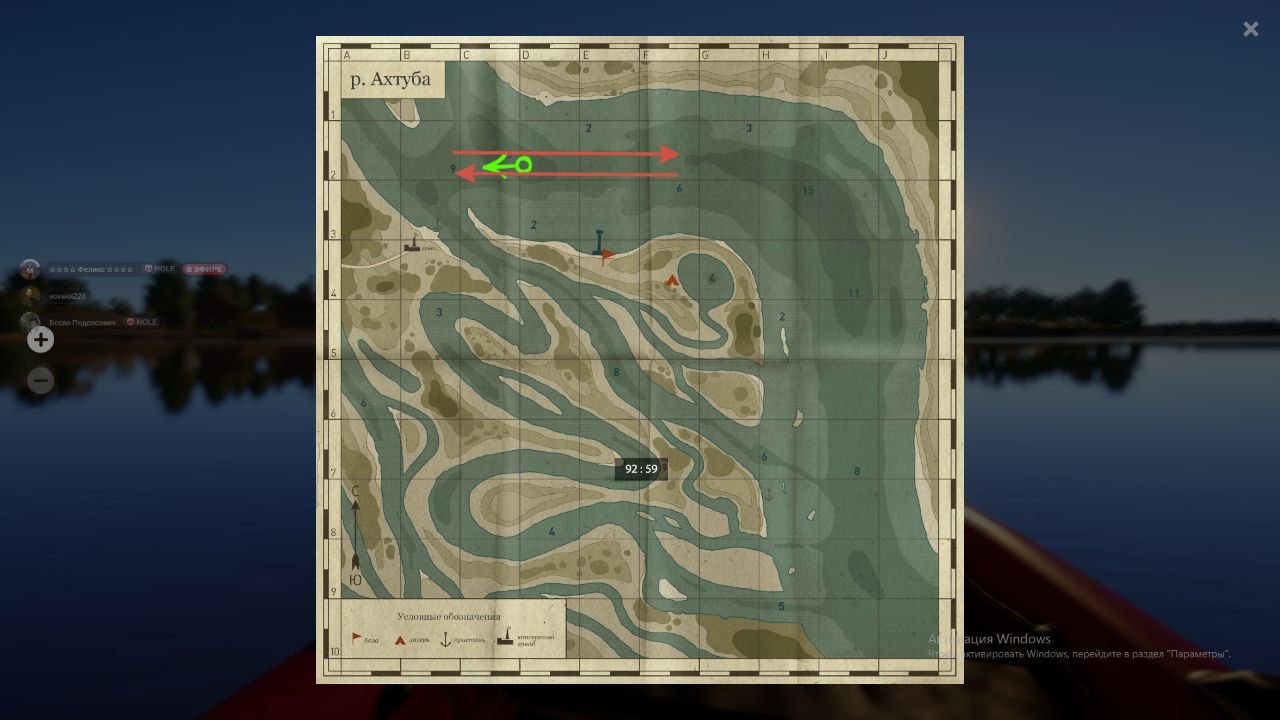Select the tent symbol in the legend
Viewport: 1280px width, 720px height.
point(399,639)
